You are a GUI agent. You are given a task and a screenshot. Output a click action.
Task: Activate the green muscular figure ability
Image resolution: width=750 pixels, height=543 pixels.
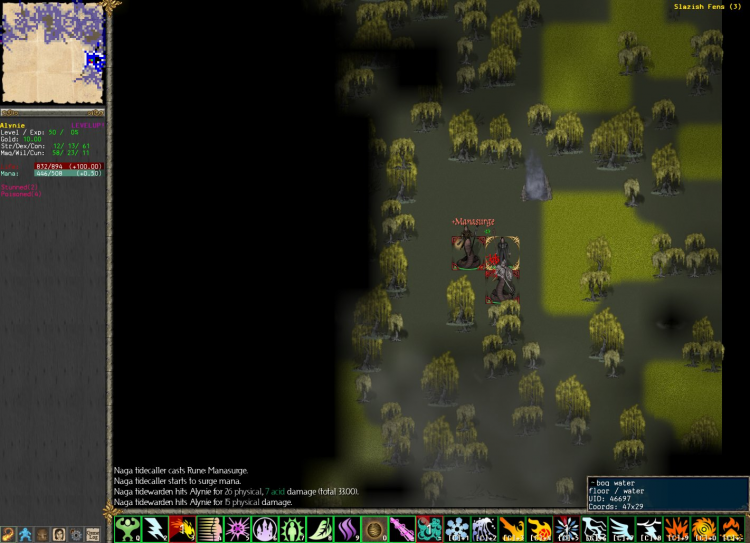(126, 529)
